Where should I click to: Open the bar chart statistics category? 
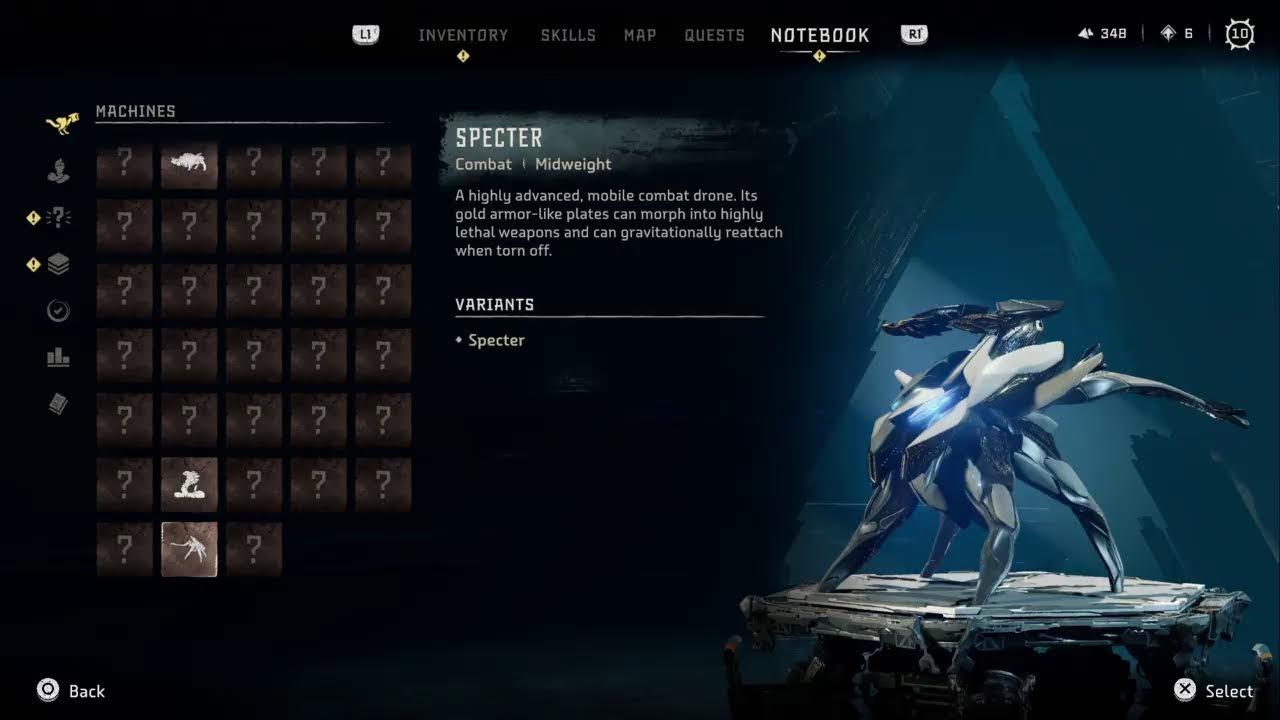tap(59, 357)
